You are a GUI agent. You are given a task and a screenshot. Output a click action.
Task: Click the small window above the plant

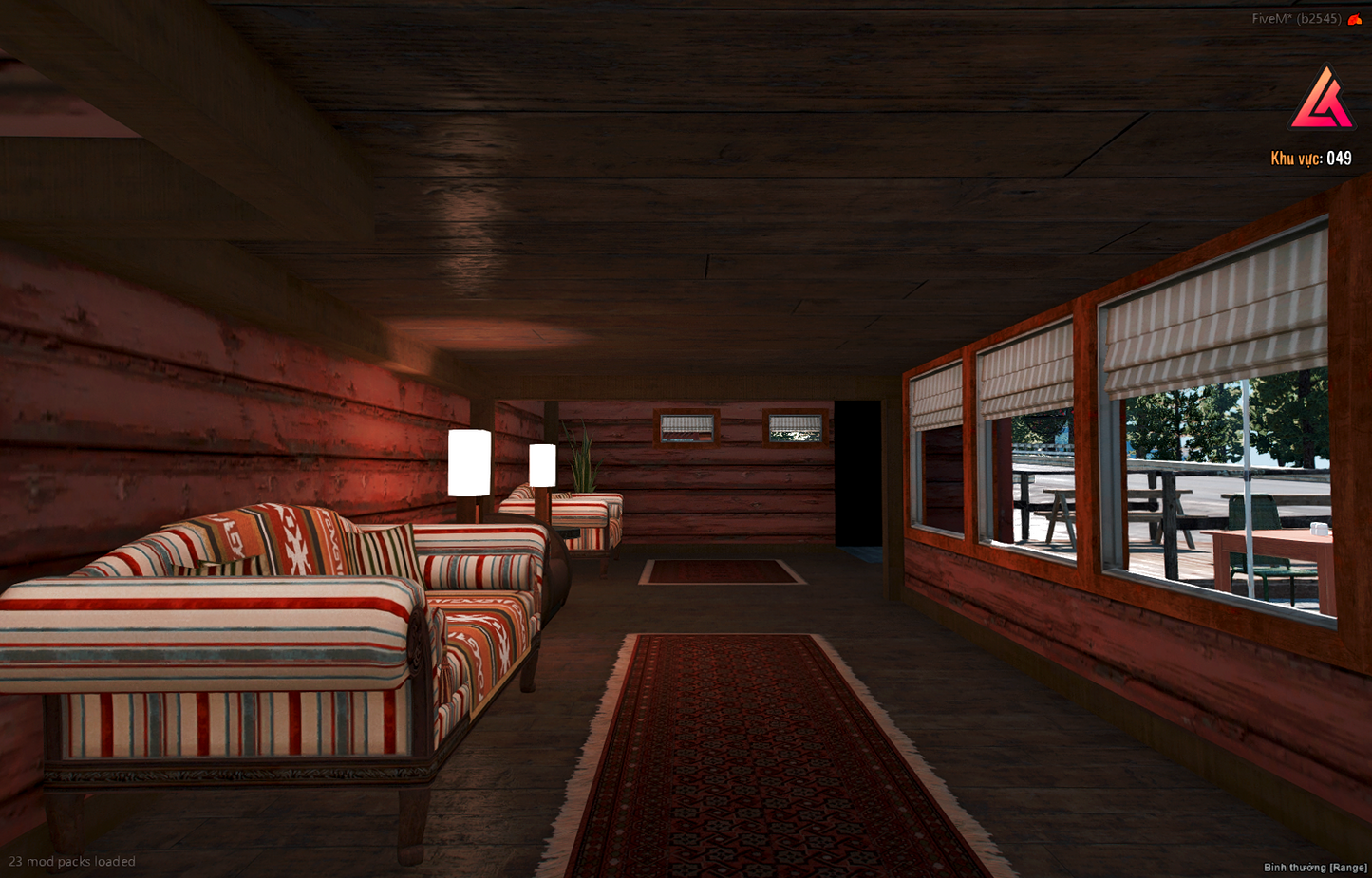[686, 428]
